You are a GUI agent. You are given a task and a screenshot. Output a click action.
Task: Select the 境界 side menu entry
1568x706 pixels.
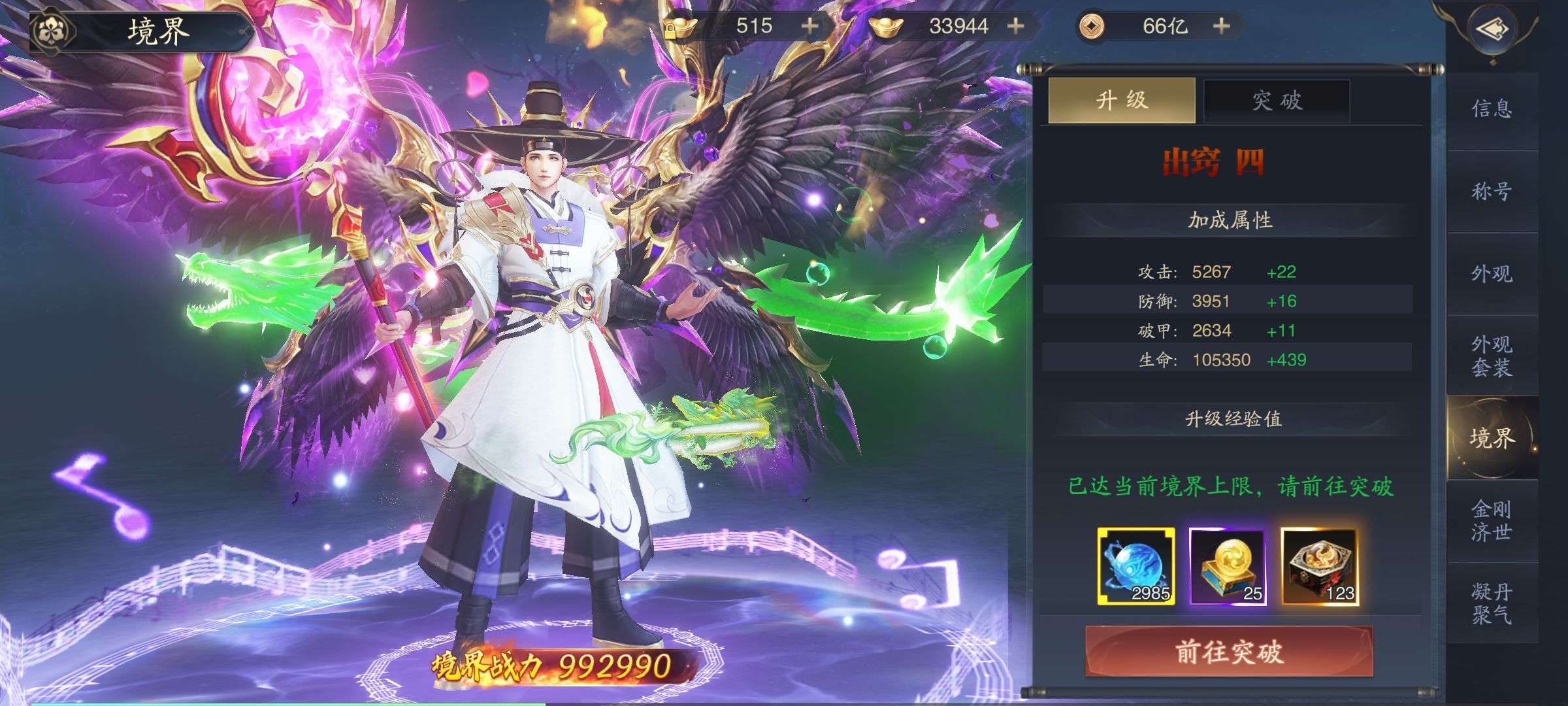click(1492, 438)
